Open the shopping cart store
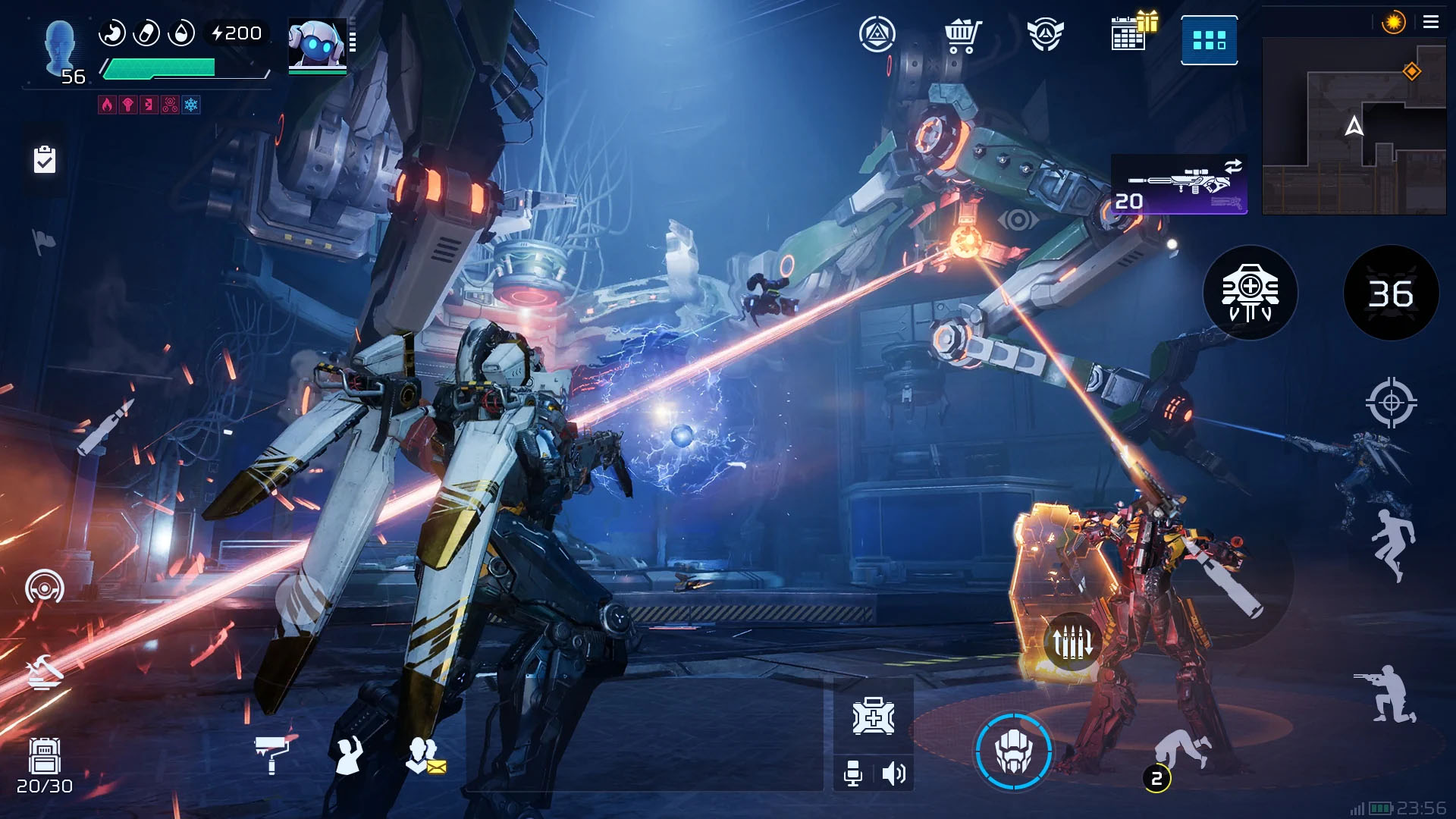Screen dimensions: 1456x819 962,36
